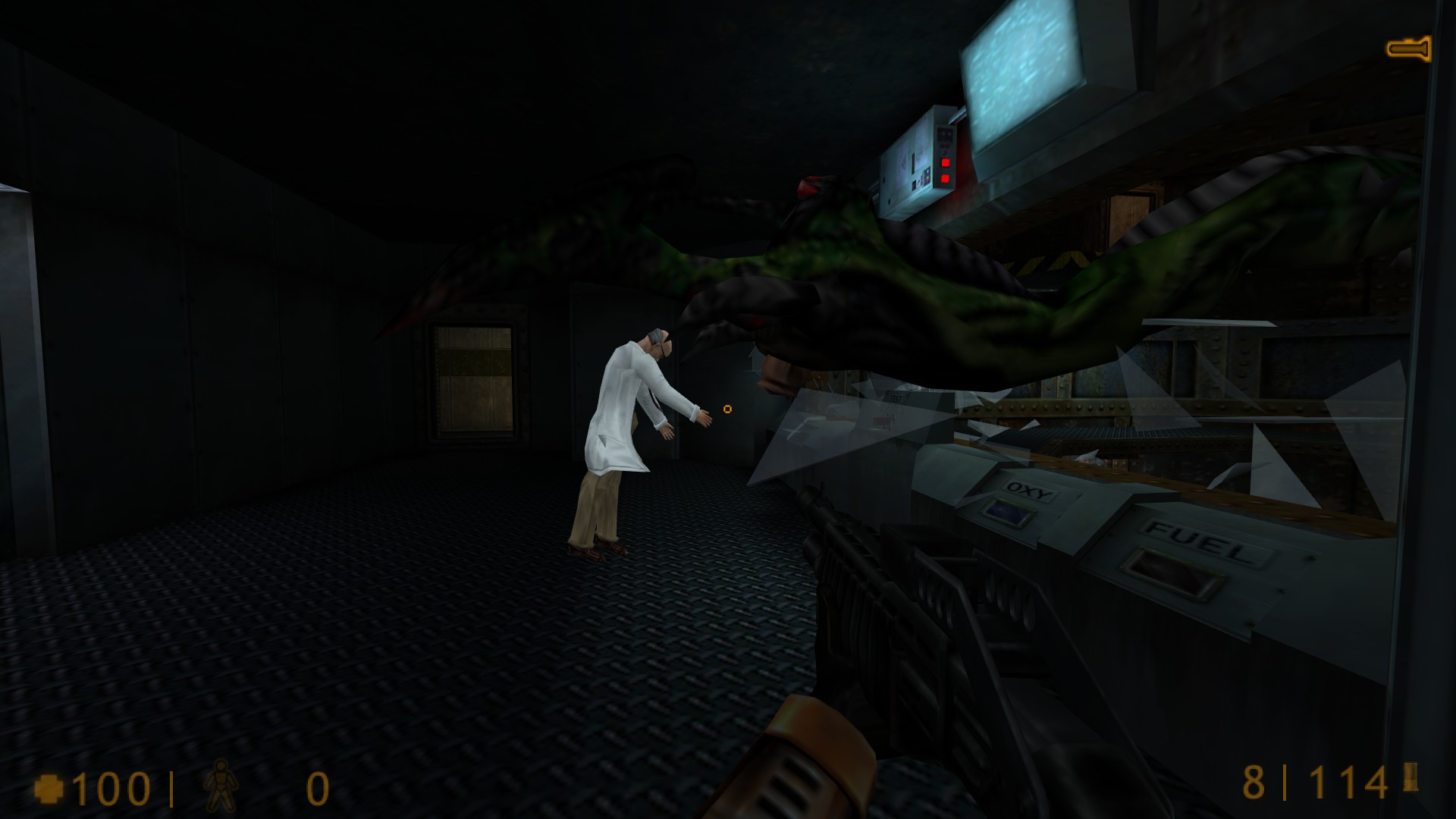The height and width of the screenshot is (819, 1456).
Task: Toggle the upper red indicator light
Action: [x=945, y=162]
